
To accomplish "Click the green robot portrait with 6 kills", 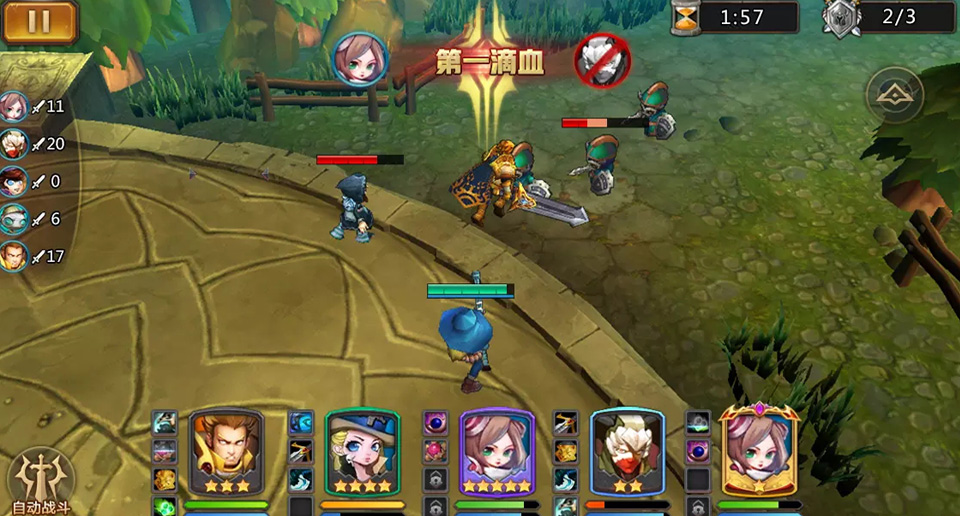I will [14, 219].
